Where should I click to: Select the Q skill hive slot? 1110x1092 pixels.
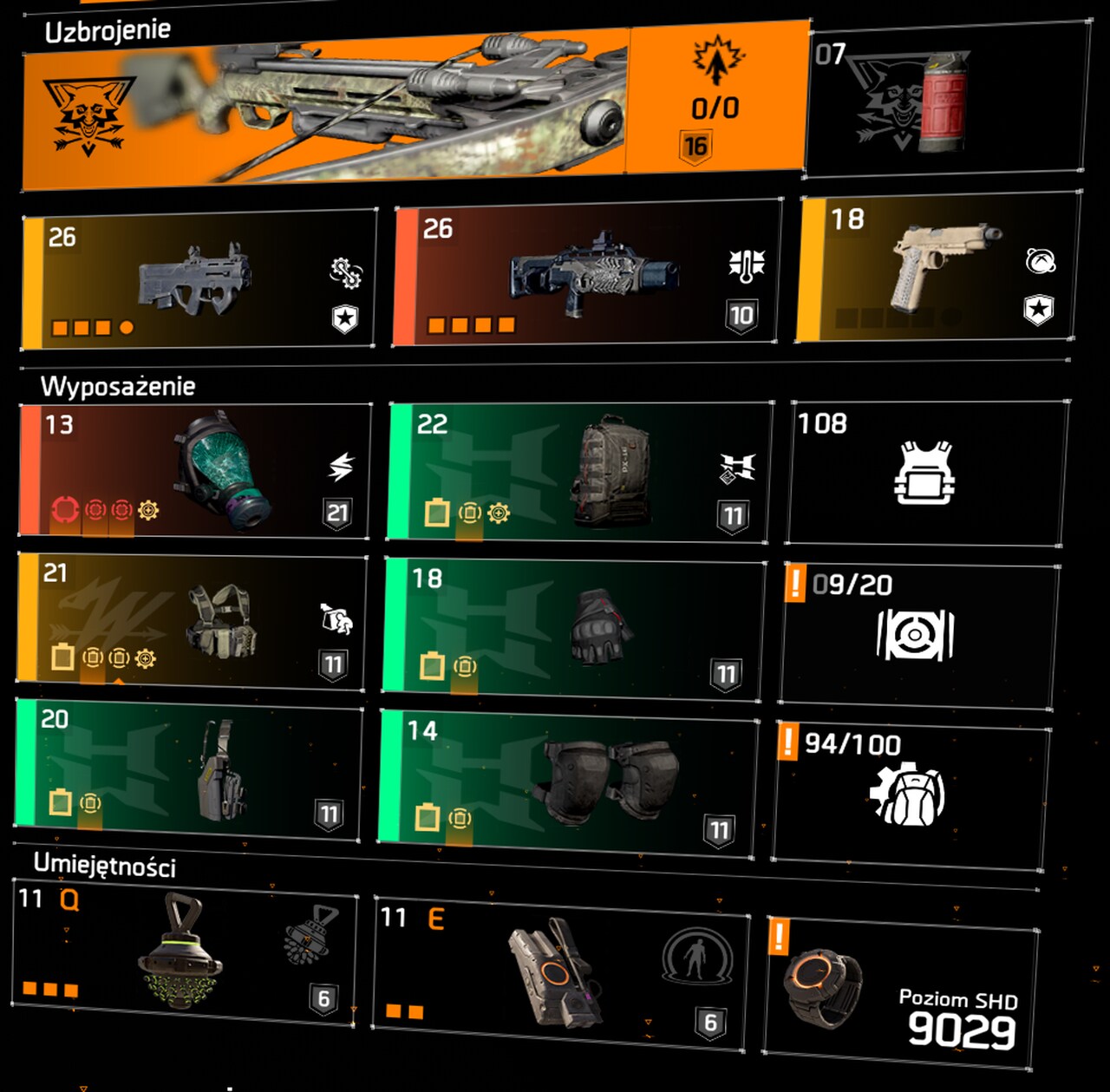click(184, 952)
